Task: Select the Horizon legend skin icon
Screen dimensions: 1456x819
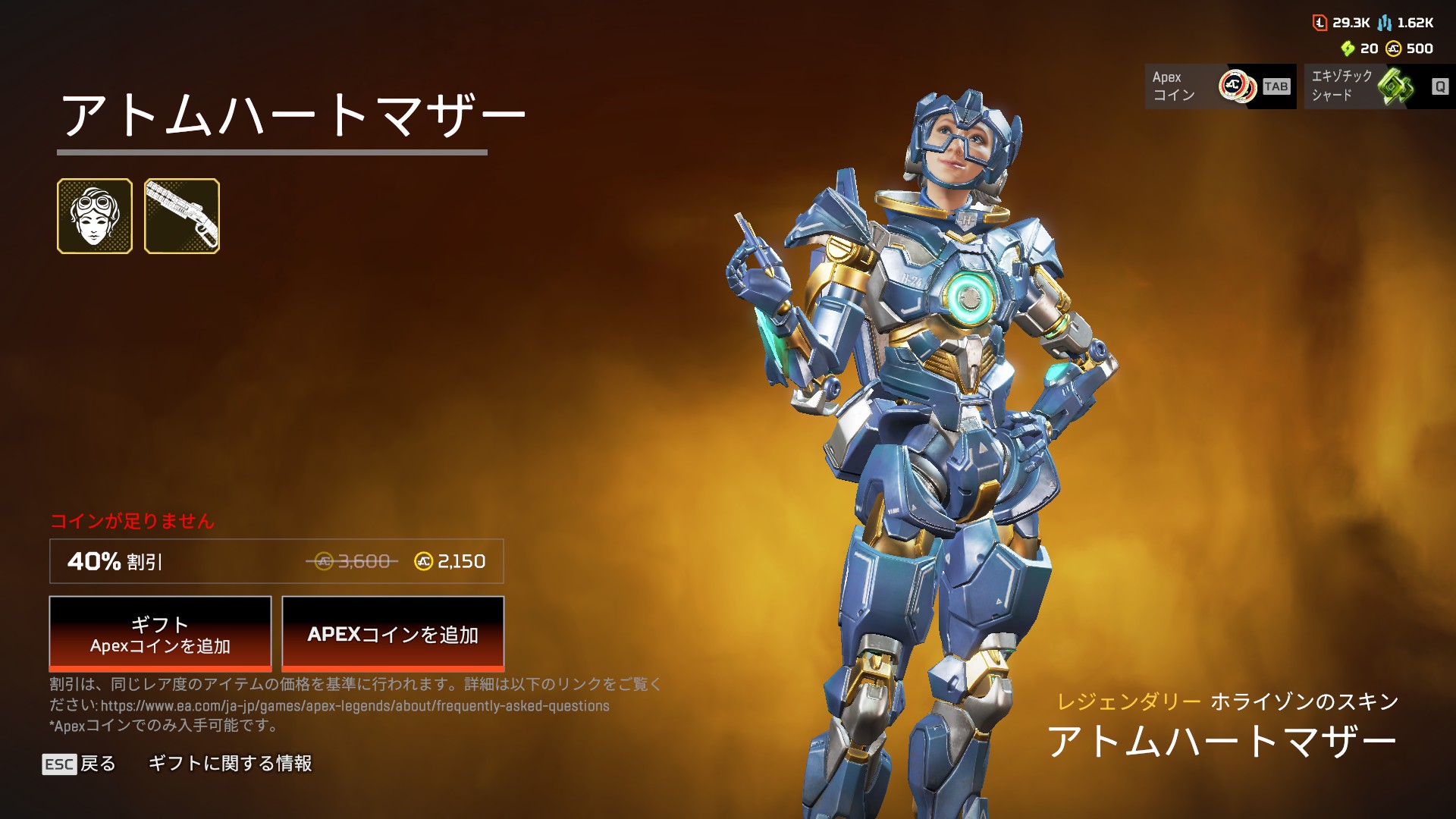Action: [x=95, y=216]
